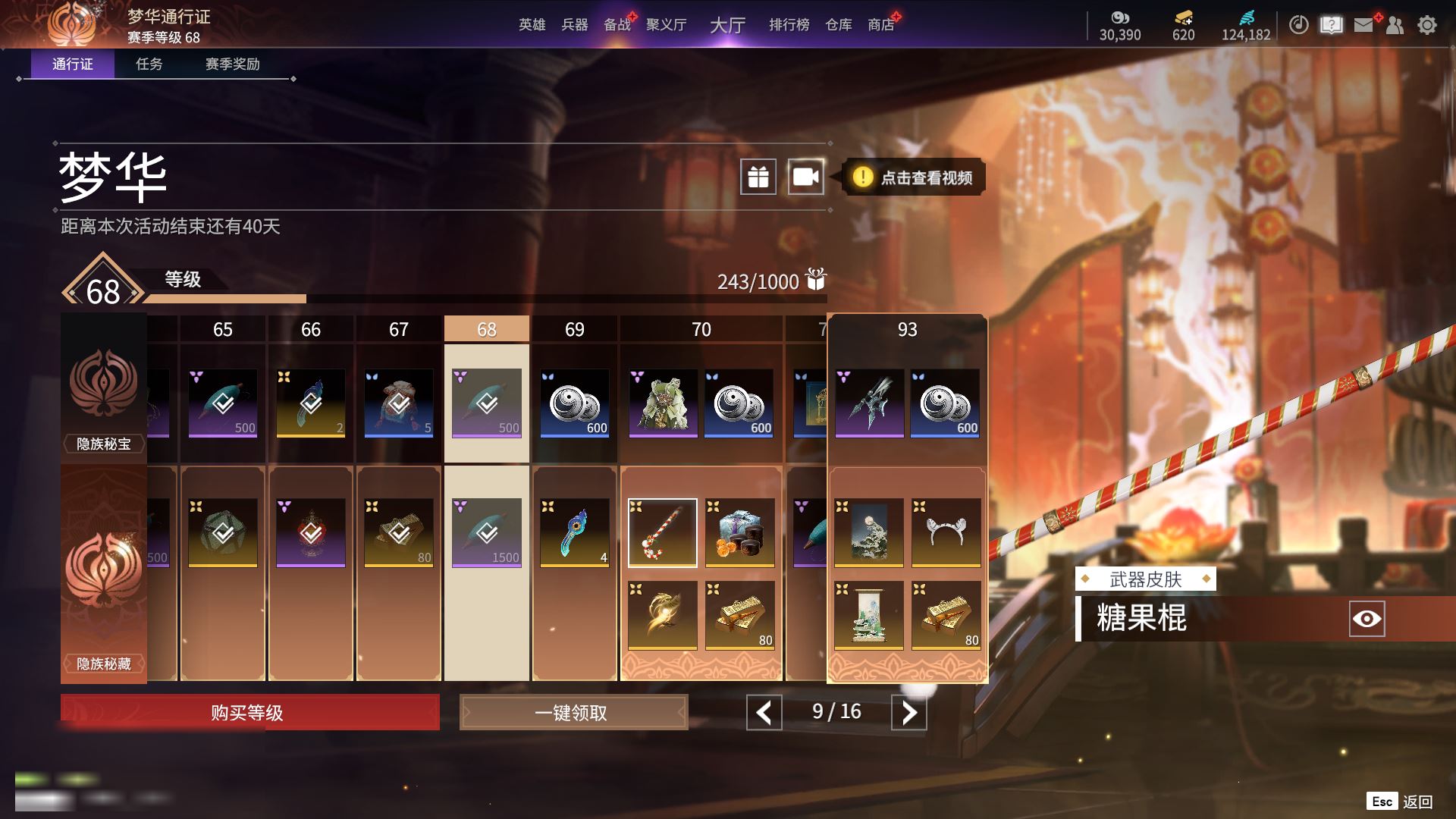This screenshot has height=819, width=1456.
Task: Claim all rewards with 一键领取
Action: 573,713
